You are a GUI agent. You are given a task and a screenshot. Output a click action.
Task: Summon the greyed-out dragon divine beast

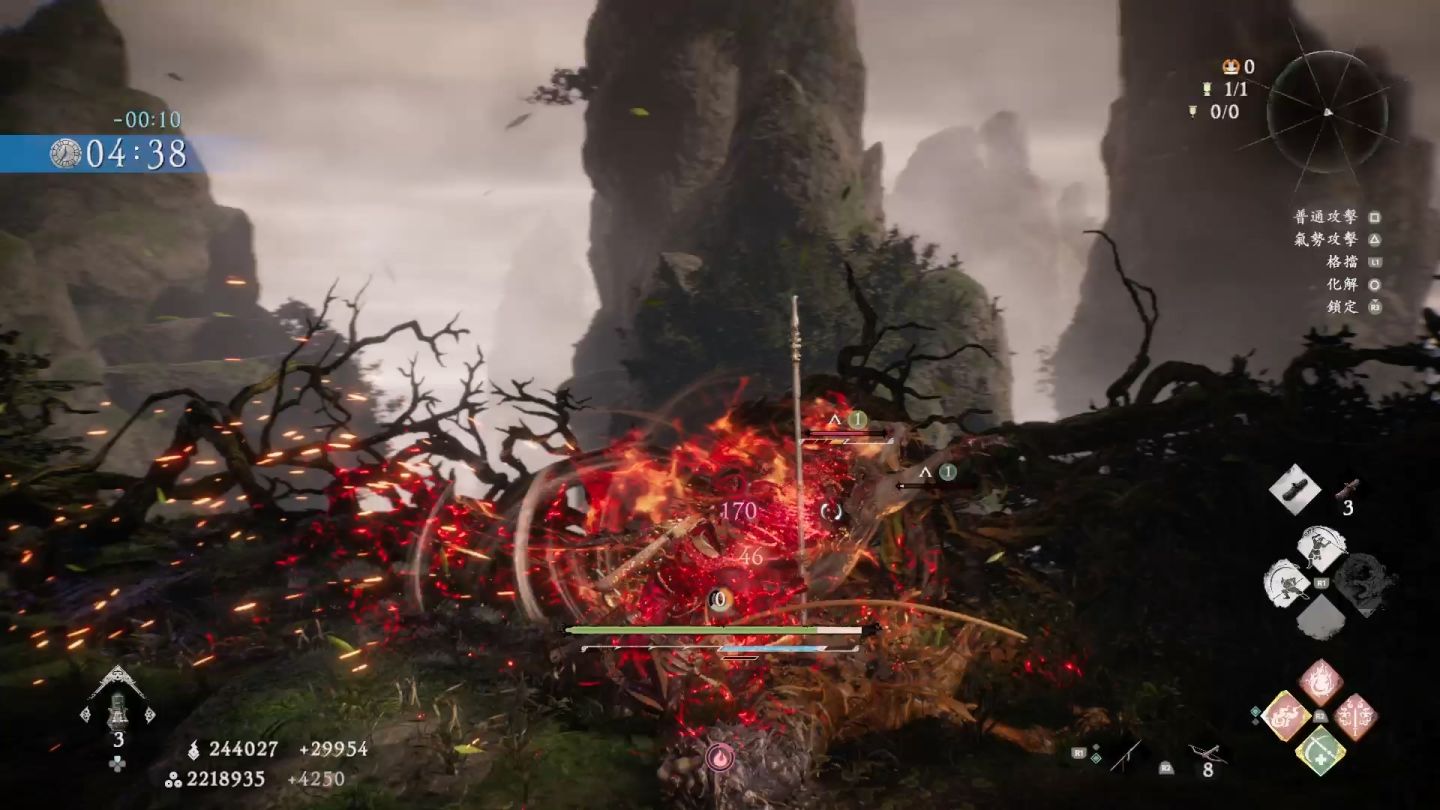pos(1364,583)
